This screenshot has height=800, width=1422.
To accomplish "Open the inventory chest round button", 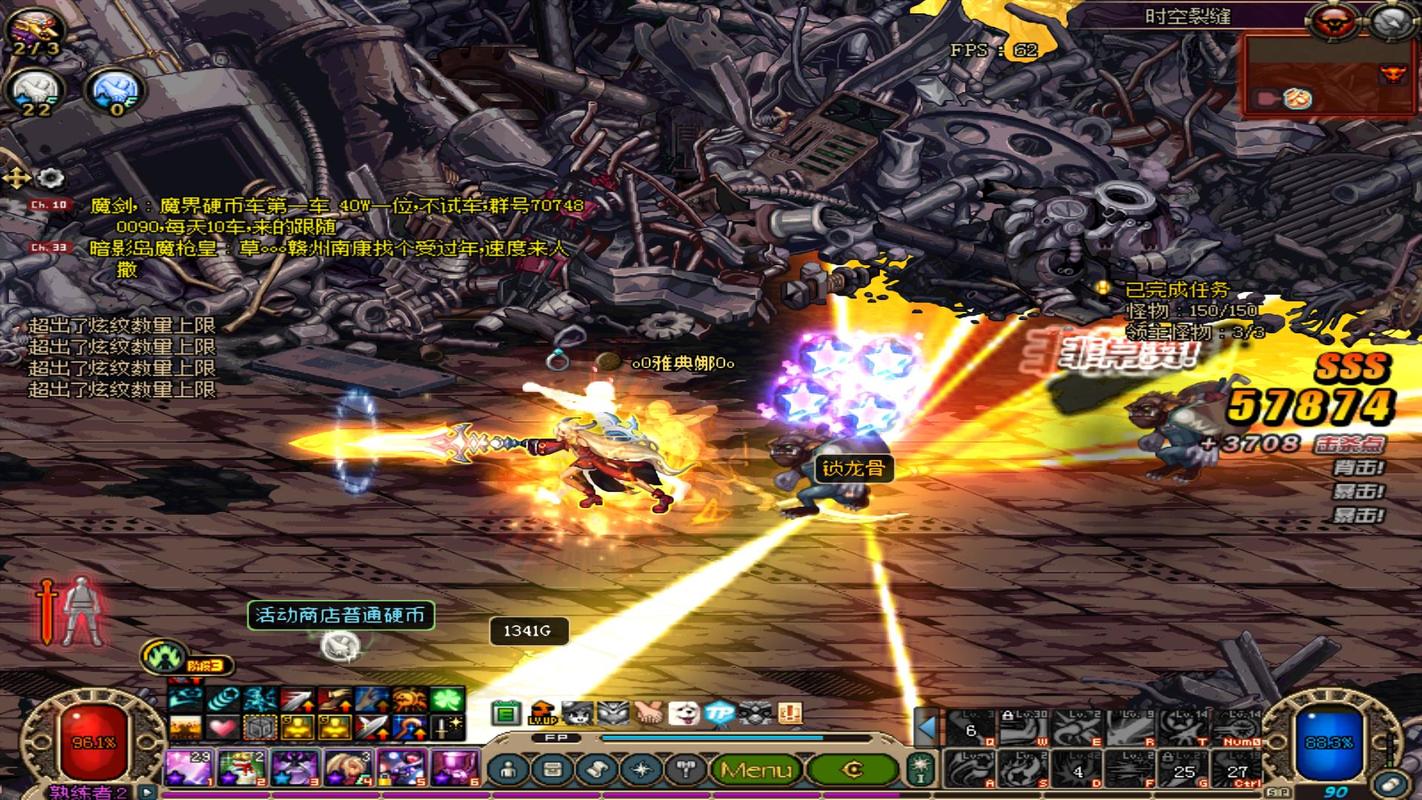I will (x=551, y=769).
